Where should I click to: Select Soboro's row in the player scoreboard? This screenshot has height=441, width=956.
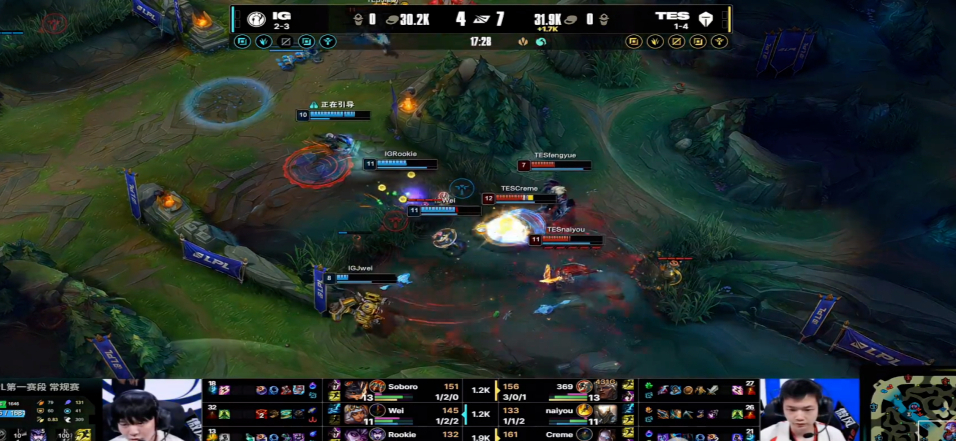400,388
